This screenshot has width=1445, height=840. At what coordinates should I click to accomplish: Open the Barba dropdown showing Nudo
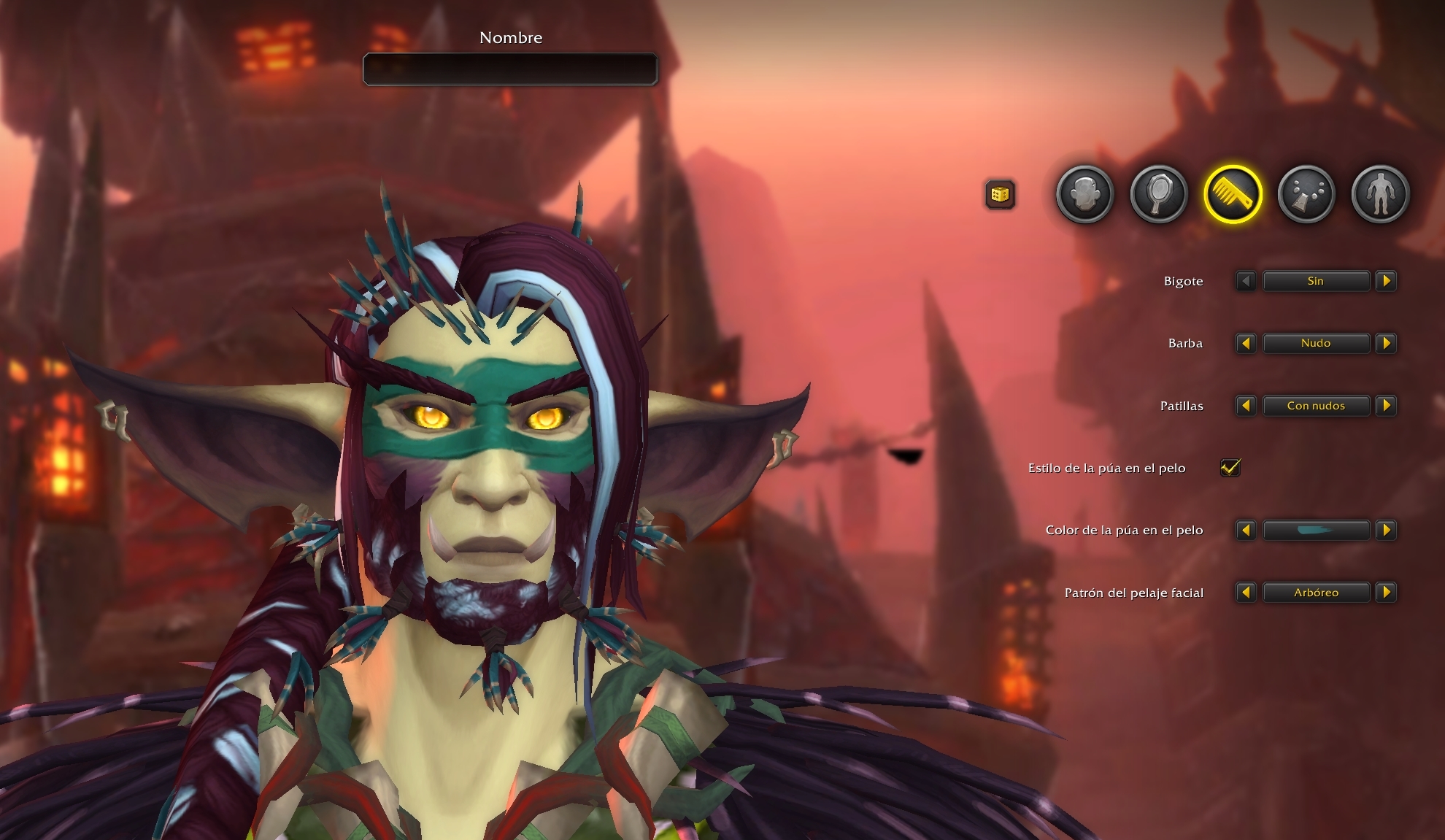tap(1316, 343)
